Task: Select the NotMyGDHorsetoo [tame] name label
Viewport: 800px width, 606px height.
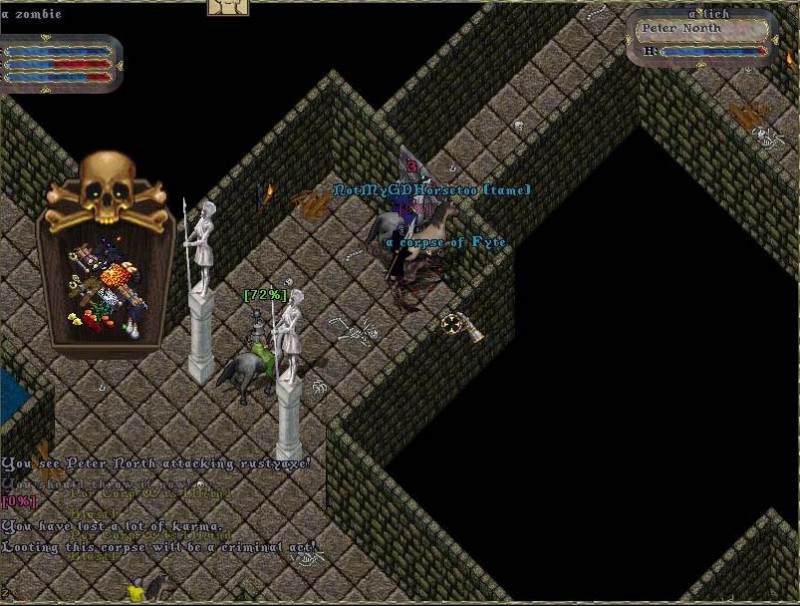Action: (432, 190)
